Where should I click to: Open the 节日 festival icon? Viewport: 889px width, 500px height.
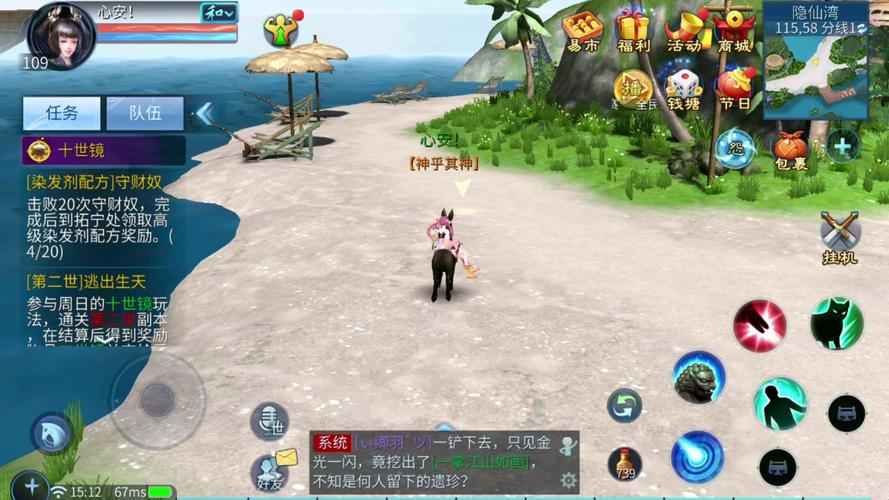tap(736, 88)
